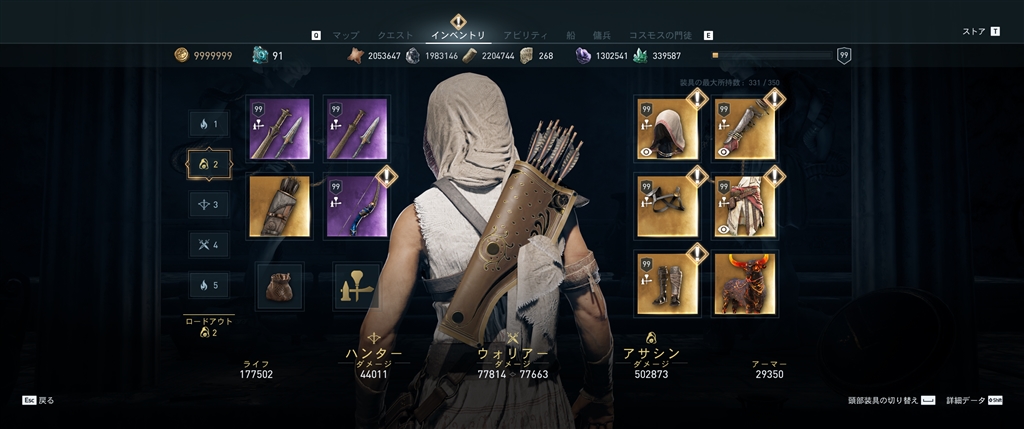Select loadout slot 3 with bow icon
The image size is (1024, 429).
coord(208,204)
